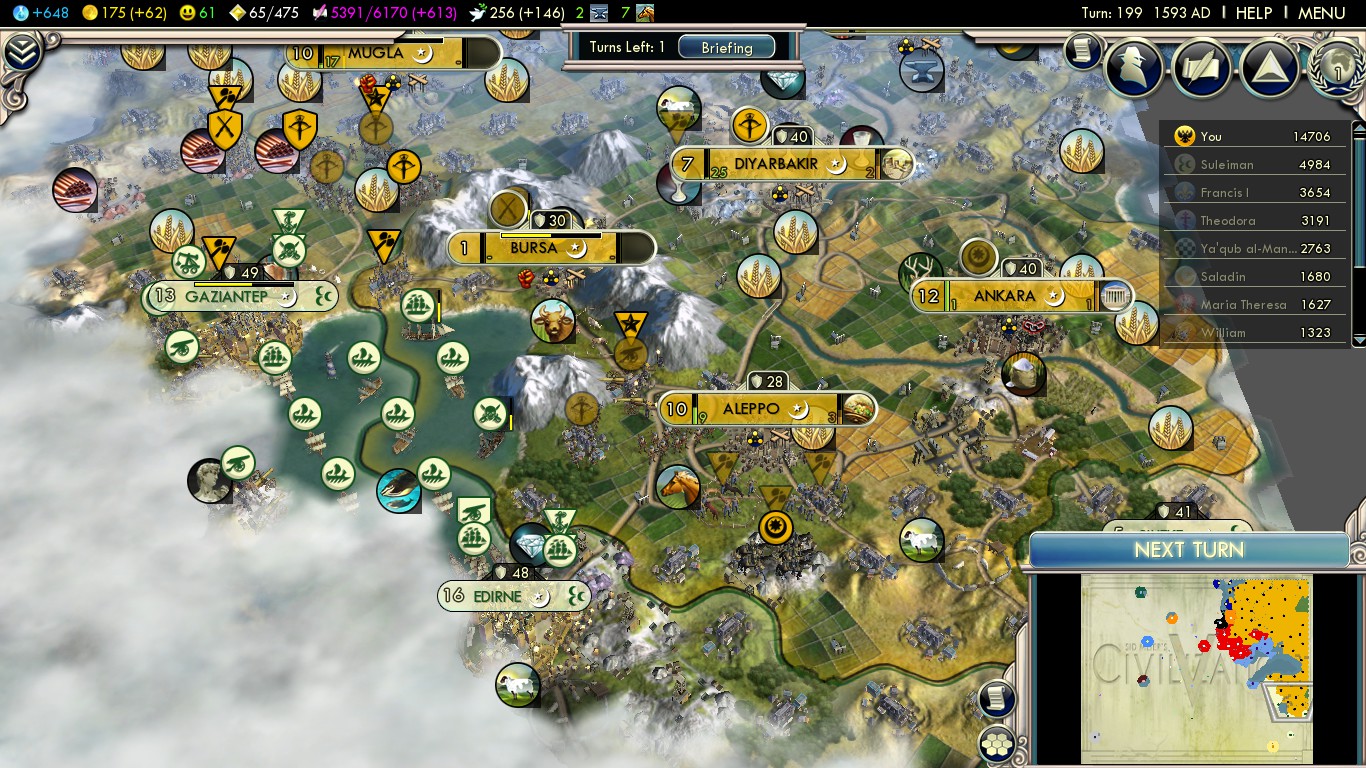Open the game MENU
The width and height of the screenshot is (1366, 768).
pos(1321,13)
